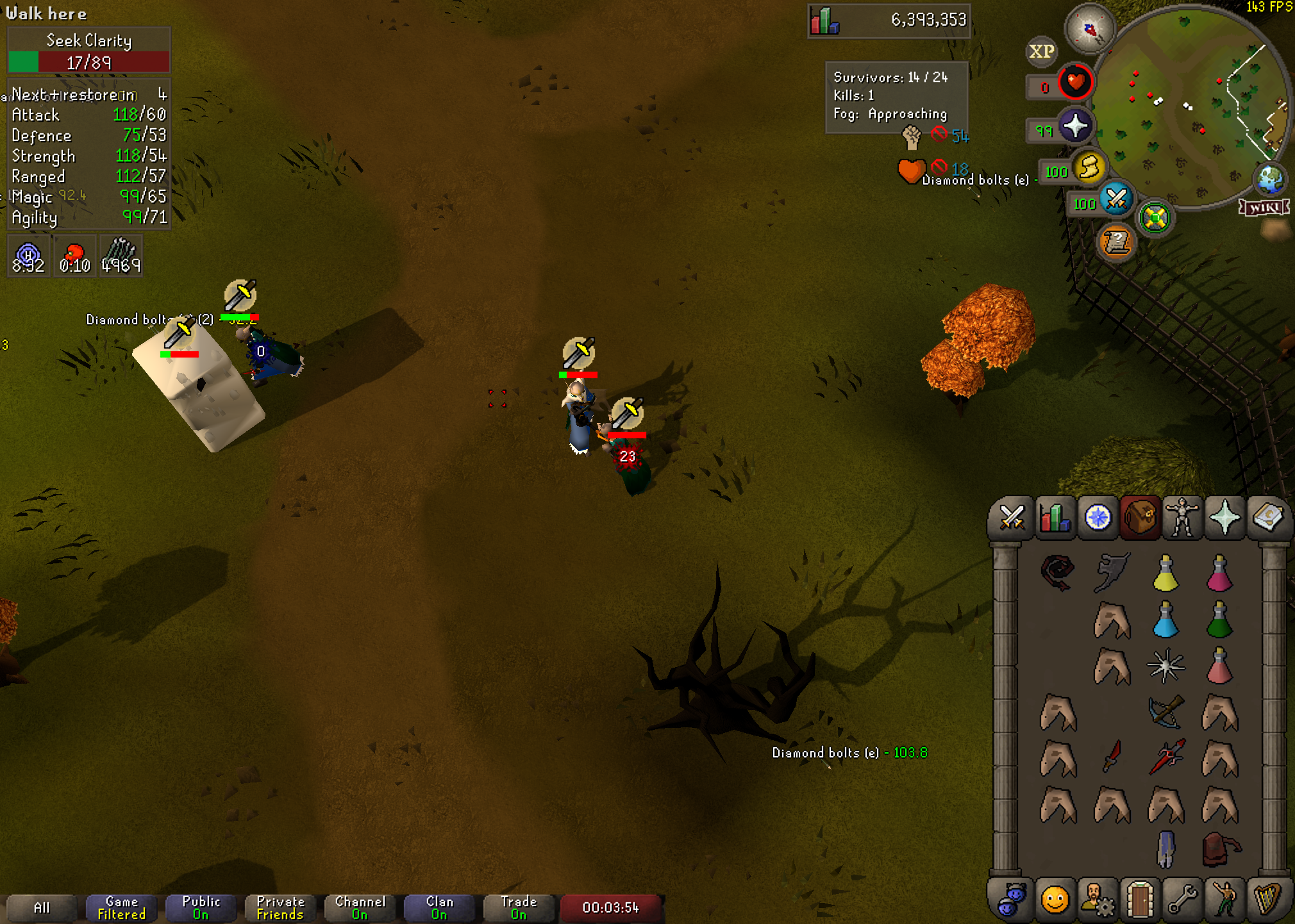Toggle the Run energy orb
Screen dimensions: 1295x924
click(1089, 168)
